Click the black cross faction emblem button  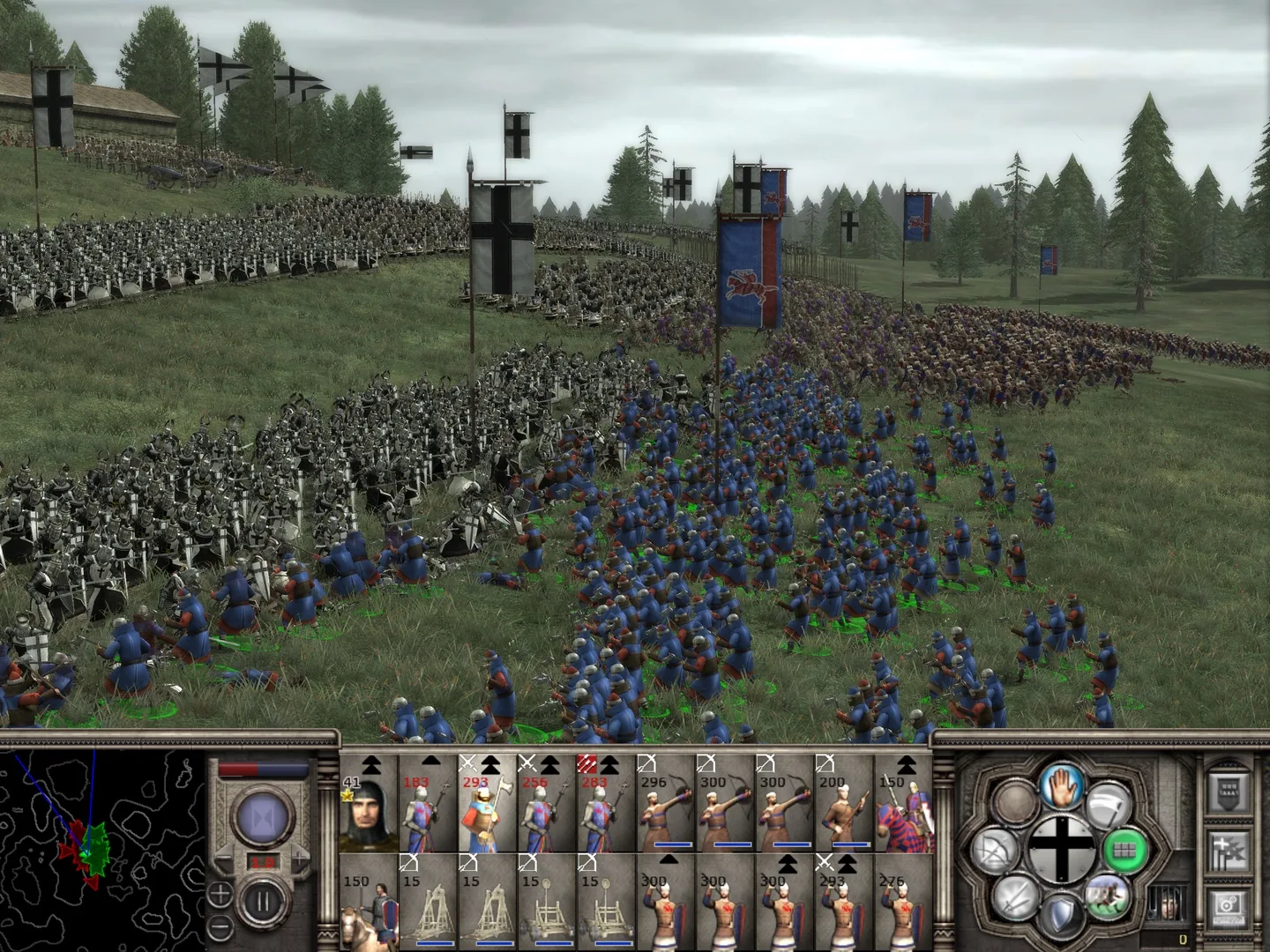(x=1062, y=848)
